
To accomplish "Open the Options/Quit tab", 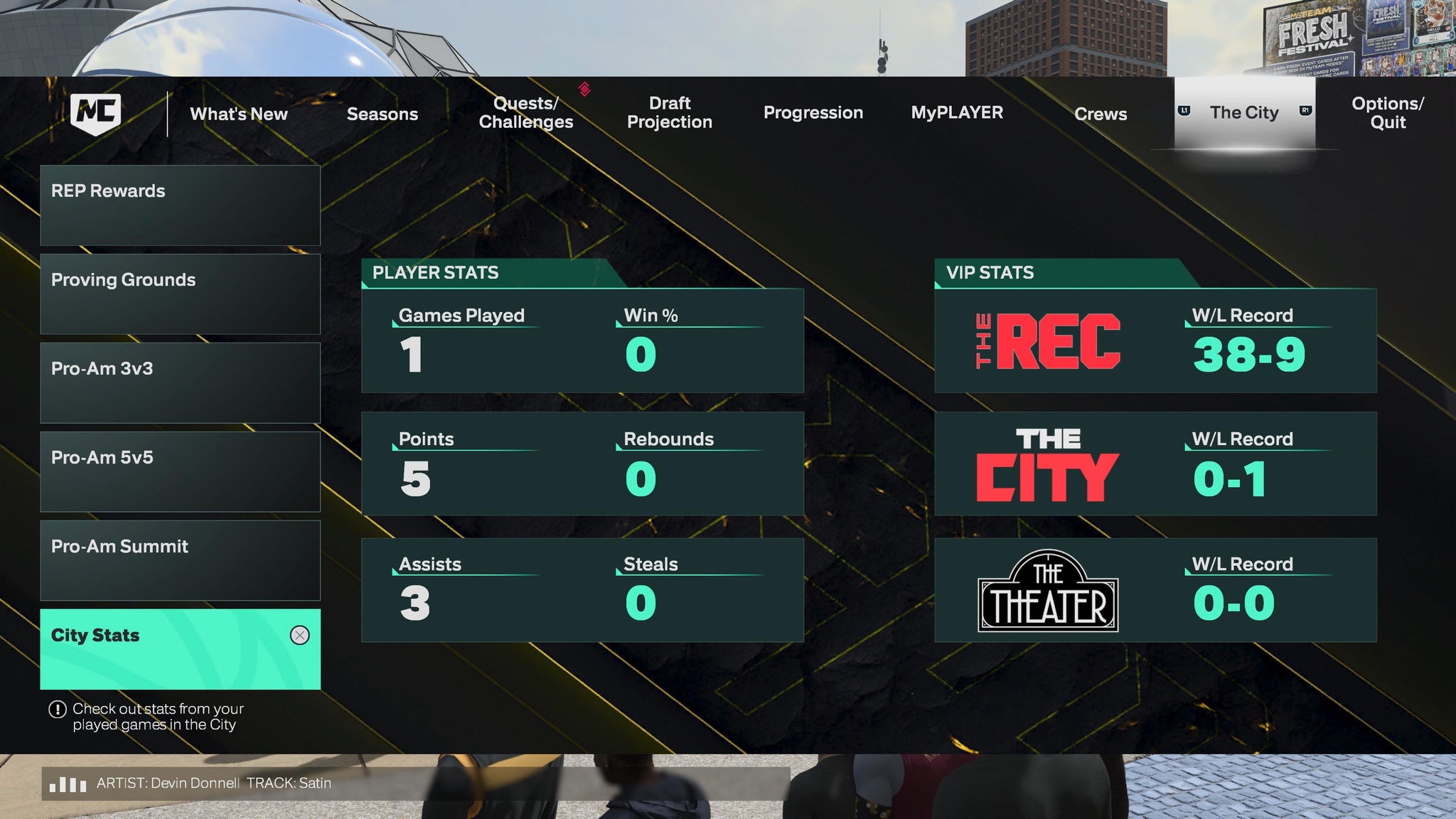I will (x=1387, y=113).
